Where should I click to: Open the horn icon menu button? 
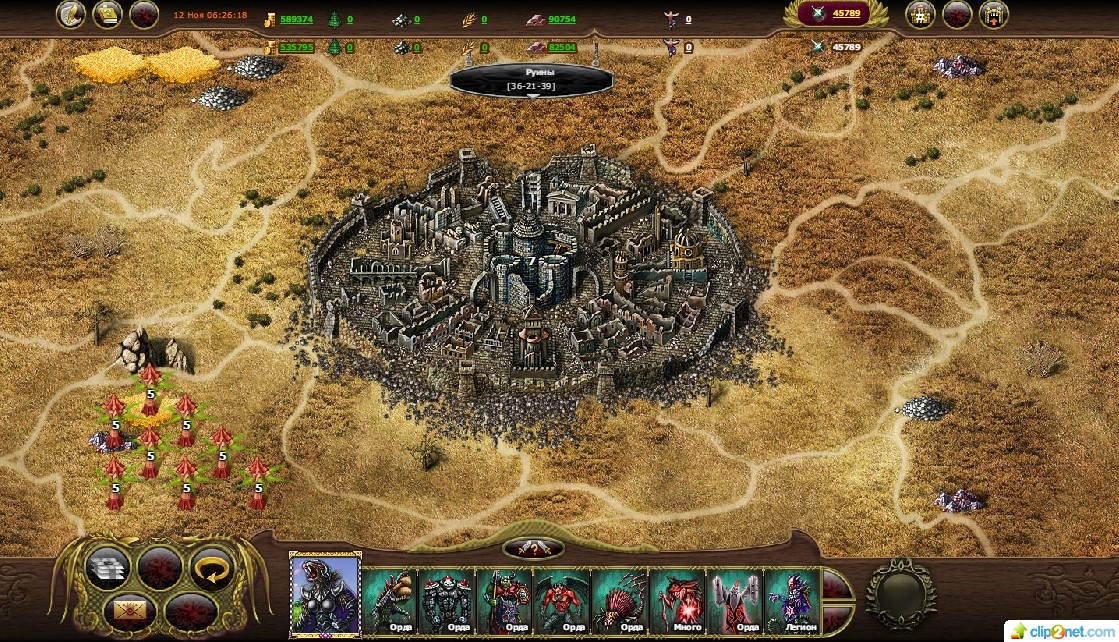pyautogui.click(x=71, y=14)
